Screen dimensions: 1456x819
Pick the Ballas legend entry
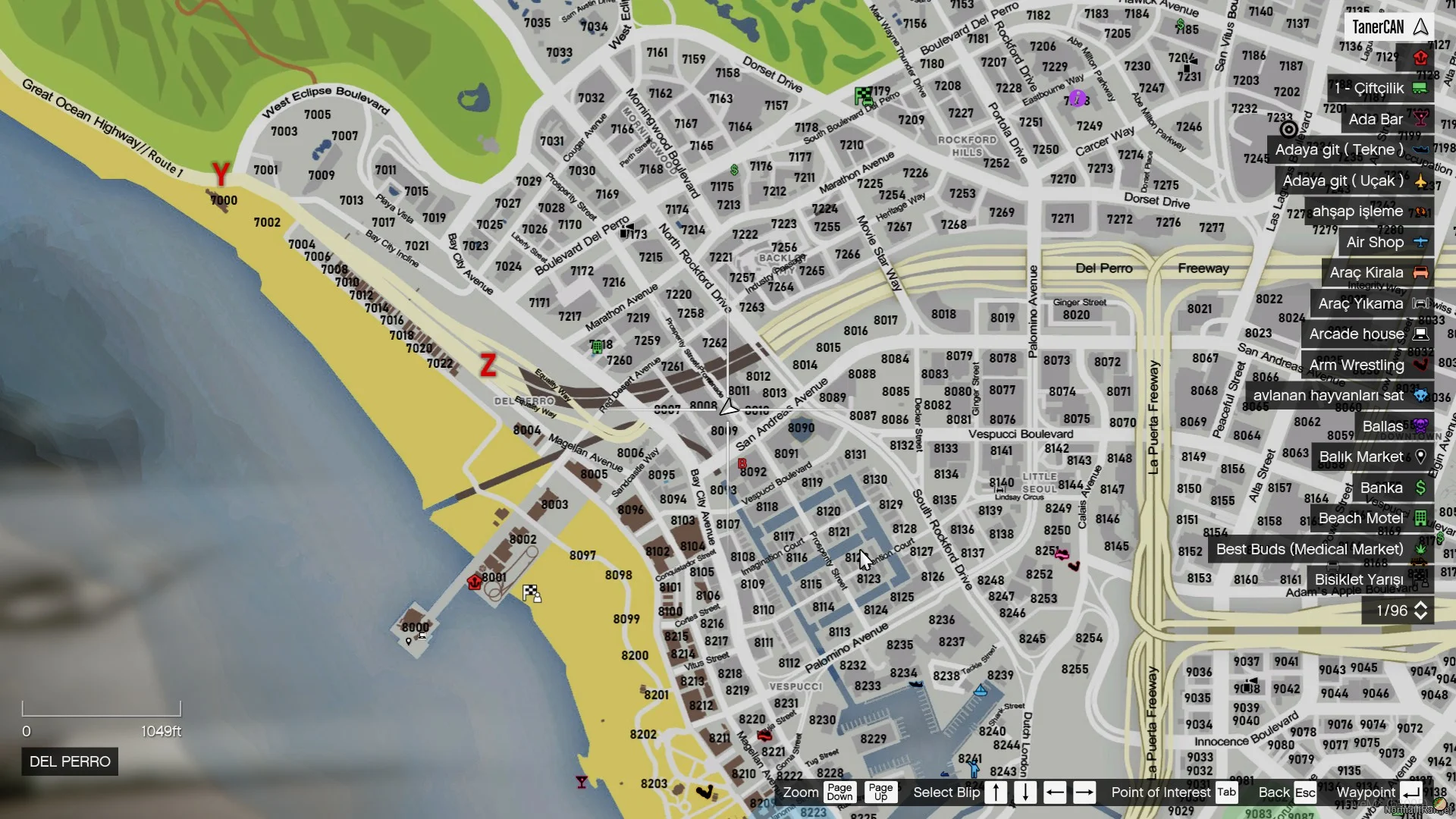coord(1392,426)
